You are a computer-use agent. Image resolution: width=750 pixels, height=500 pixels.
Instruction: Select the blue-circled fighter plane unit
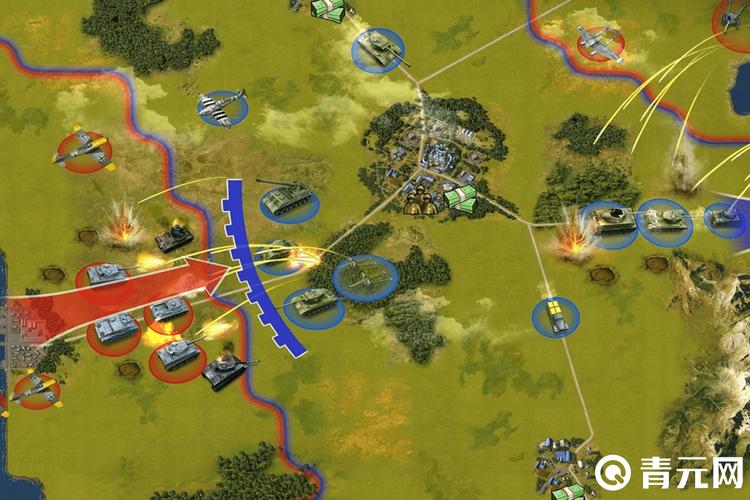[222, 107]
